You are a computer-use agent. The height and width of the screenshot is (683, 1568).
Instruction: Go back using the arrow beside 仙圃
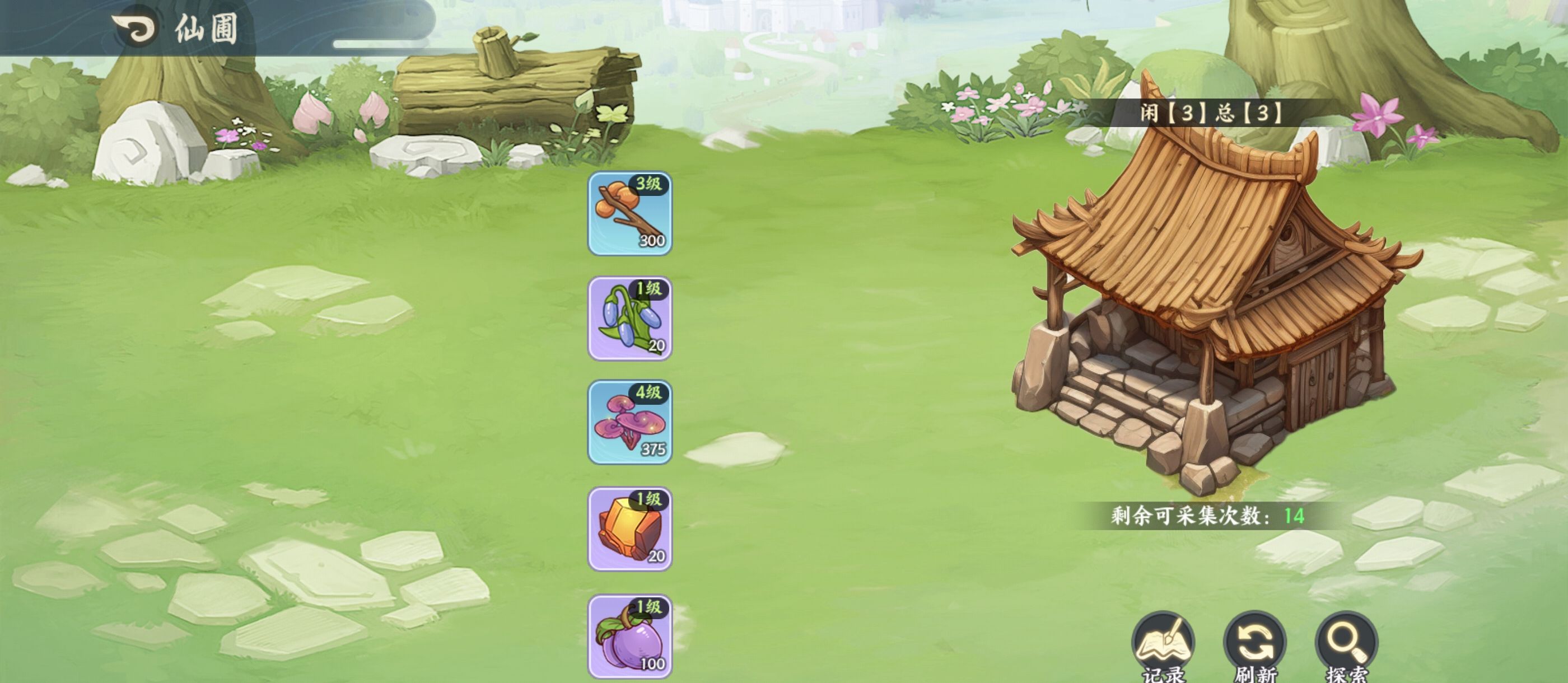coord(134,27)
